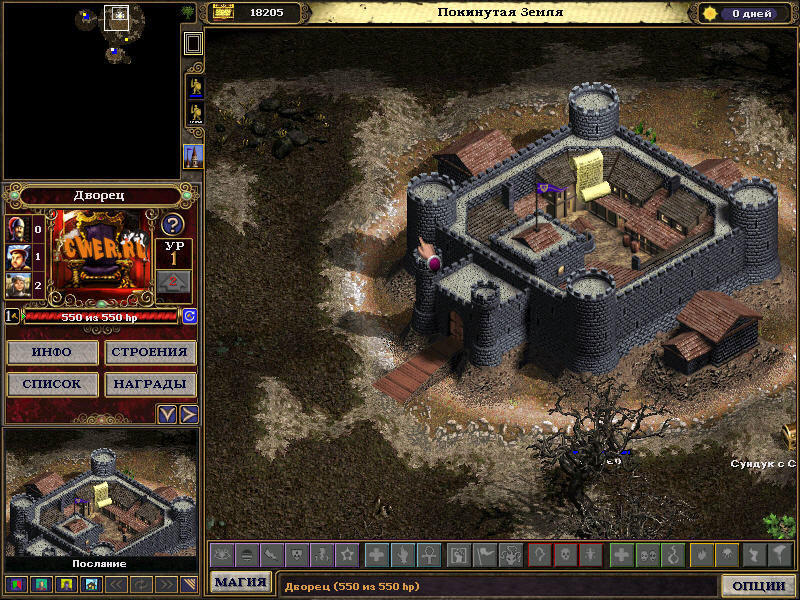Screen dimensions: 800x600
Task: Click the blue circular arrow button by the health bar
Action: coord(189,316)
